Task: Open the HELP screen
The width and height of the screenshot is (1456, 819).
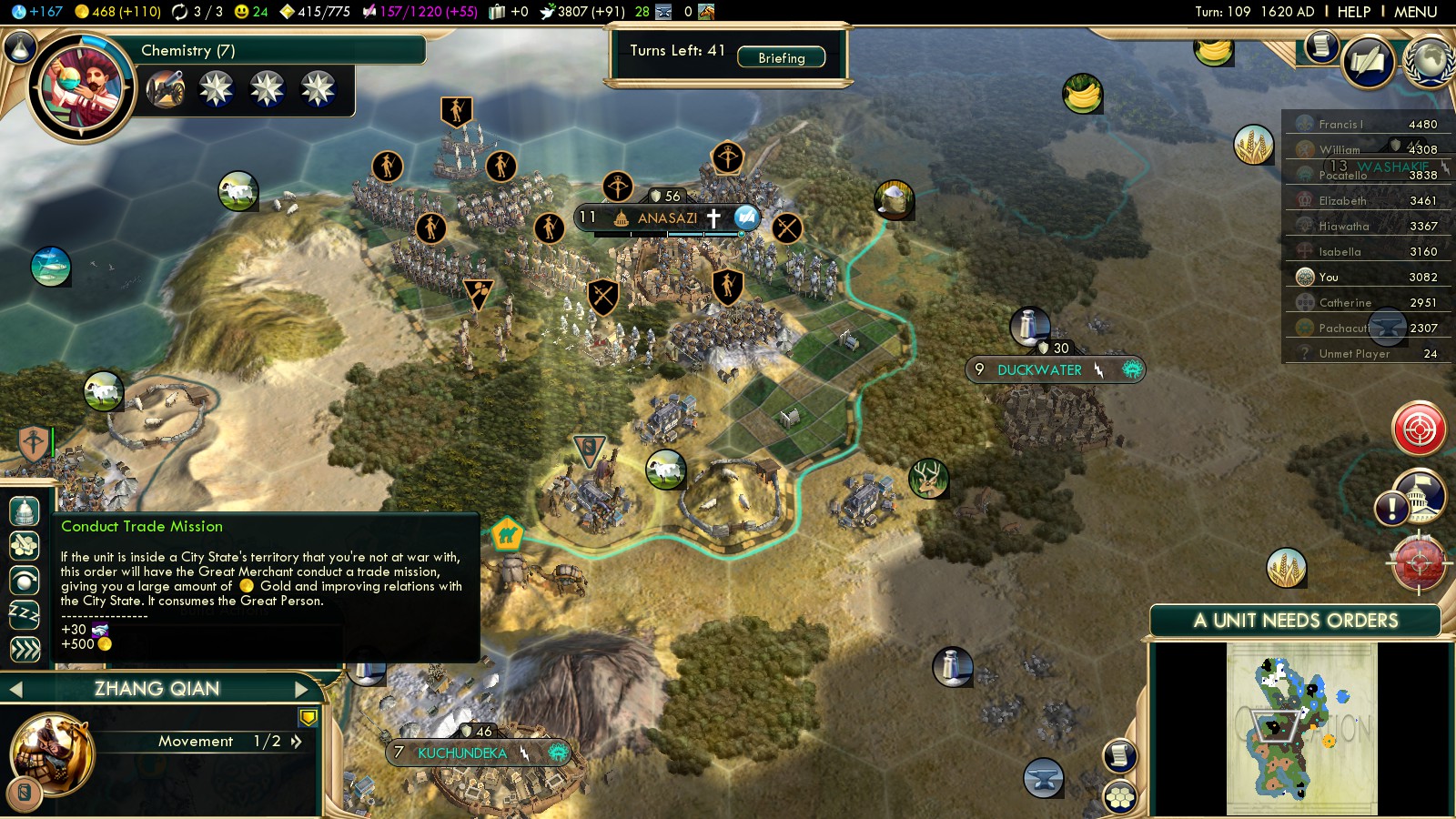Action: click(1353, 12)
